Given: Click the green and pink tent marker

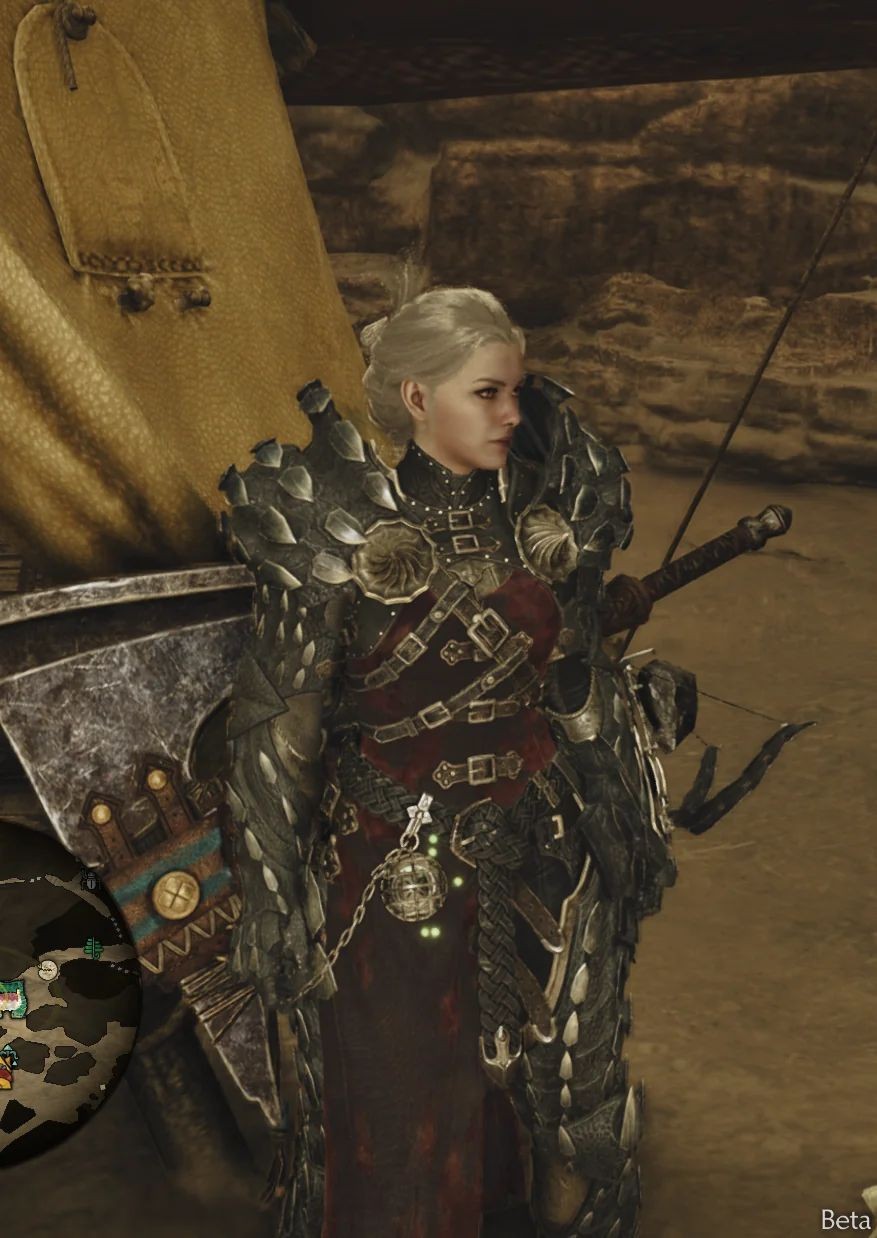Looking at the screenshot, I should coord(10,998).
